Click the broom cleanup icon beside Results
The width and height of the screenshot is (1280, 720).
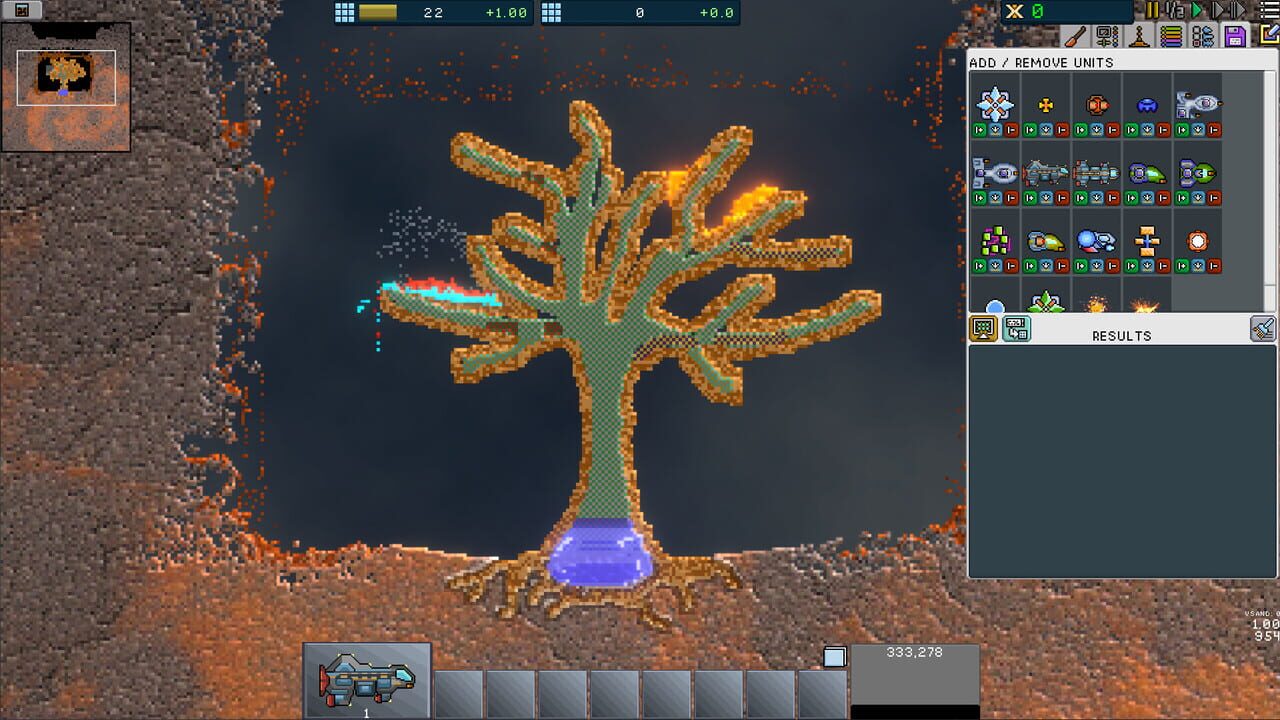[1262, 328]
